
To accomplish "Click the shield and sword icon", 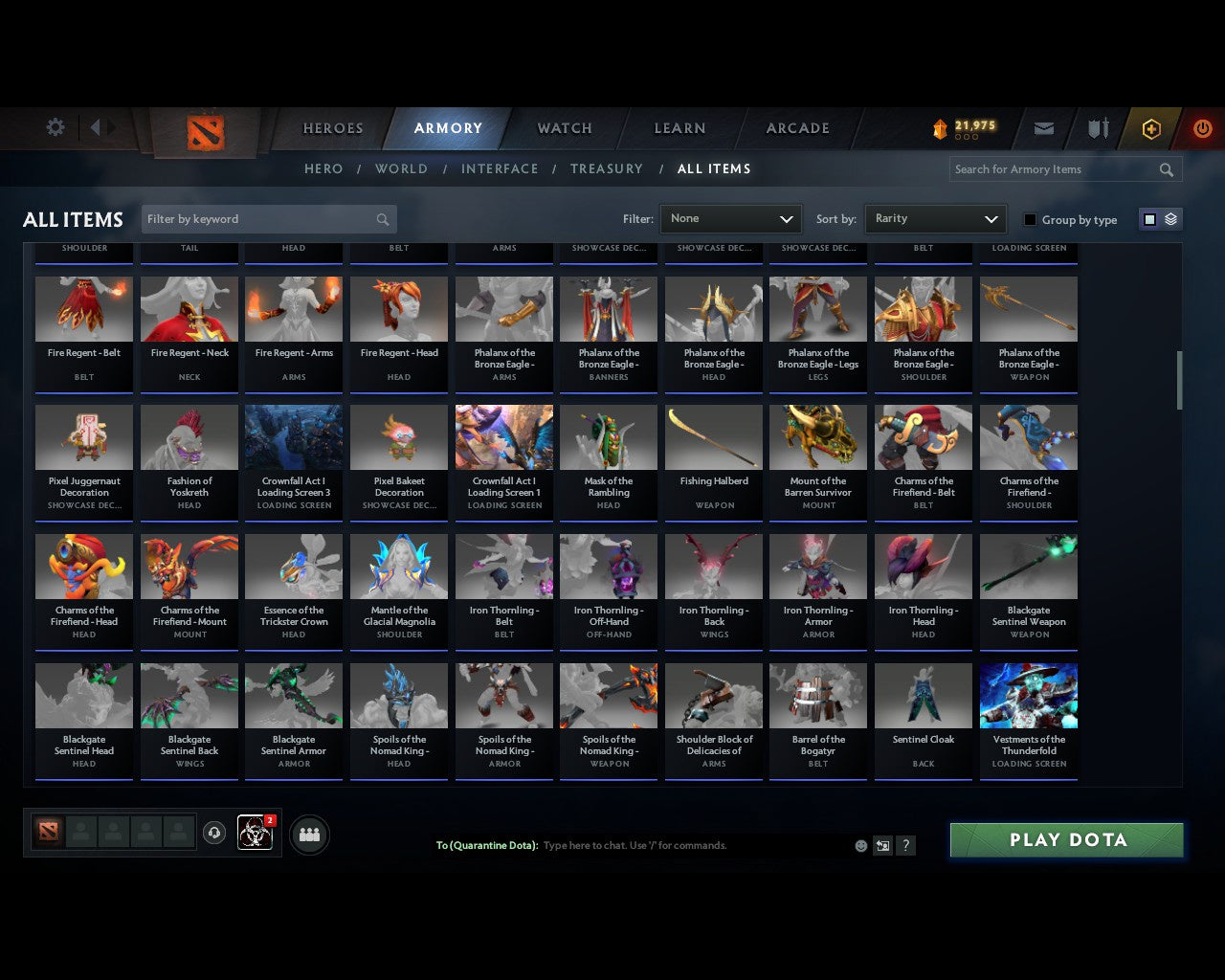I will (x=1097, y=128).
